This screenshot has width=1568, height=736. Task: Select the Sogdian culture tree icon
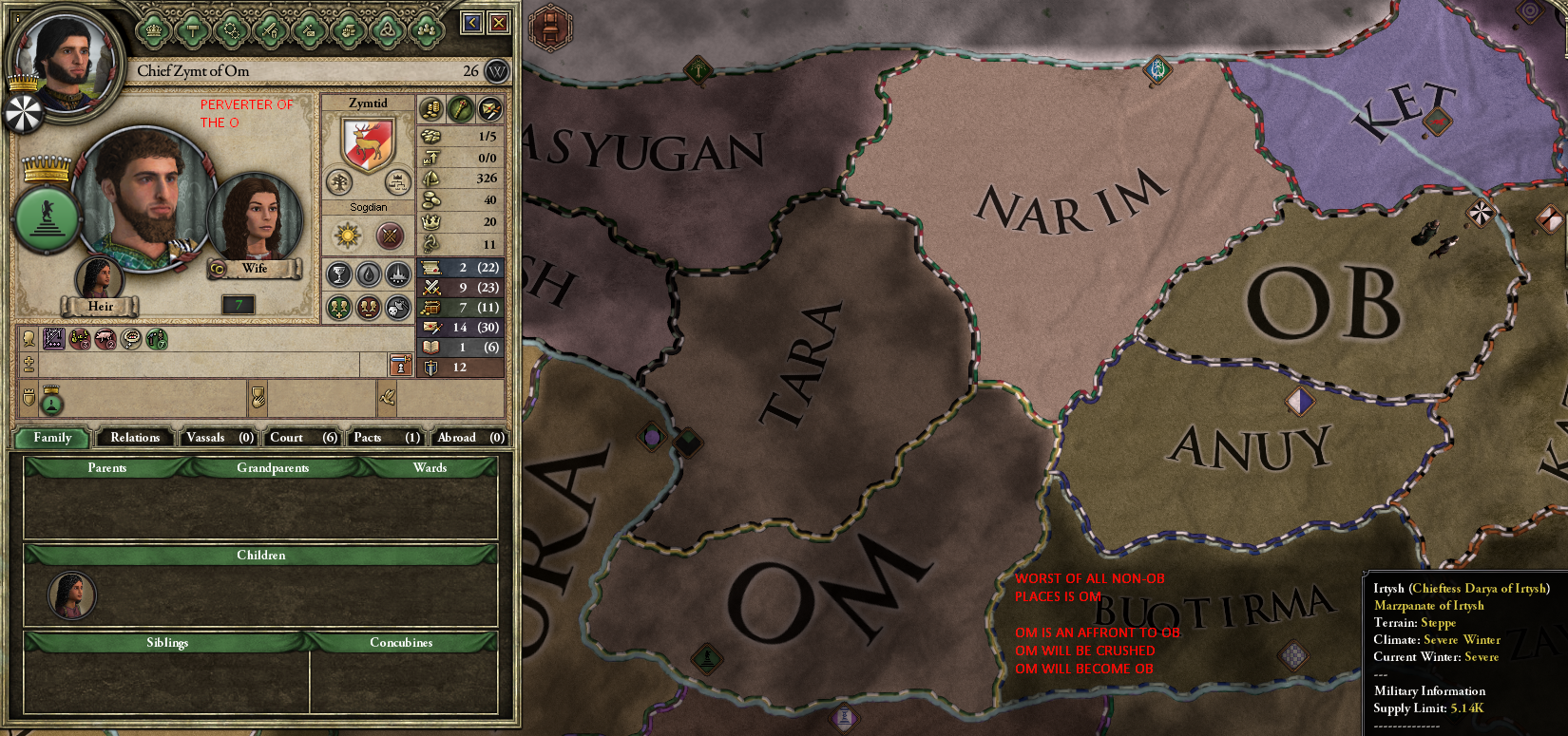point(341,182)
